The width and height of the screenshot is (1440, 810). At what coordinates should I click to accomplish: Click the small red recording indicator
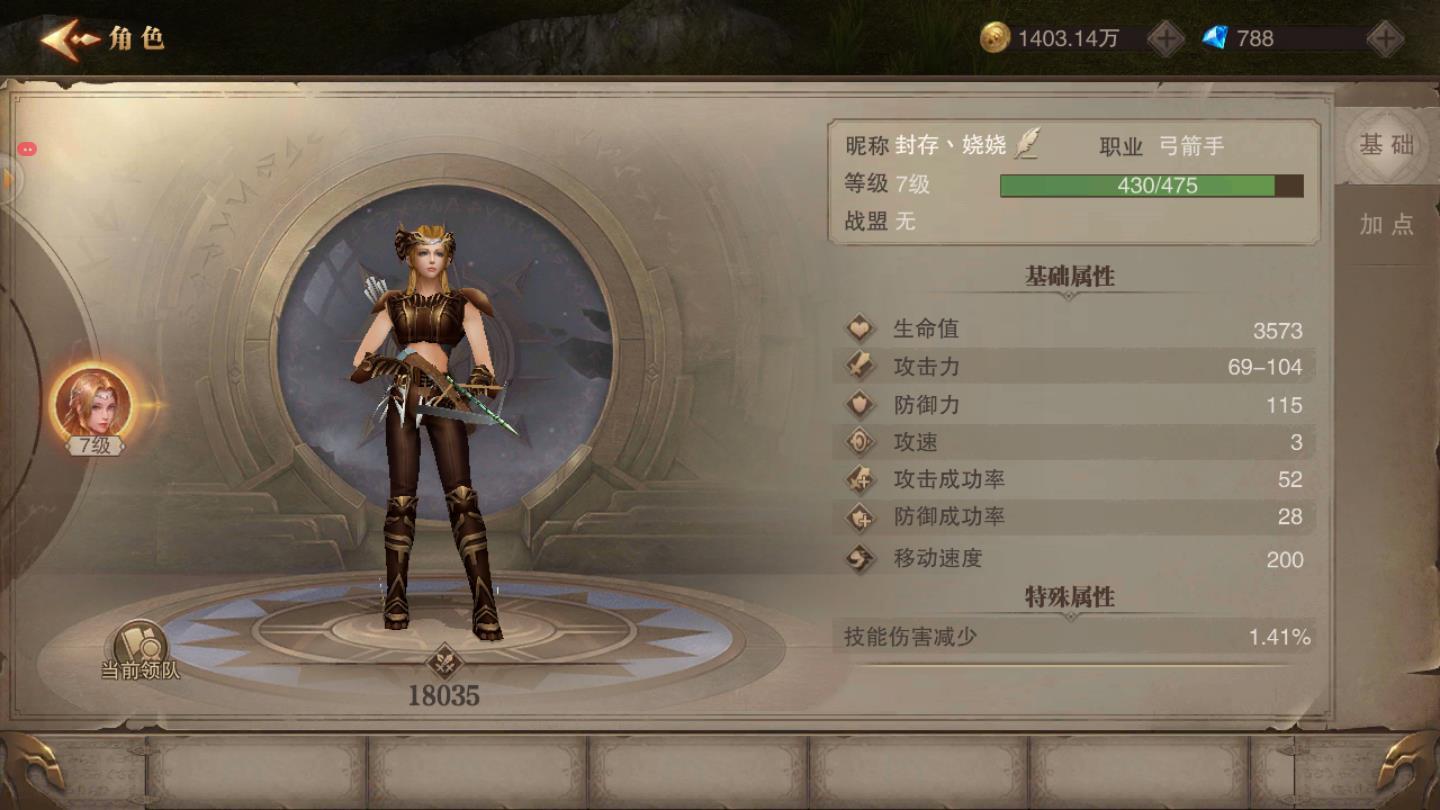[27, 149]
